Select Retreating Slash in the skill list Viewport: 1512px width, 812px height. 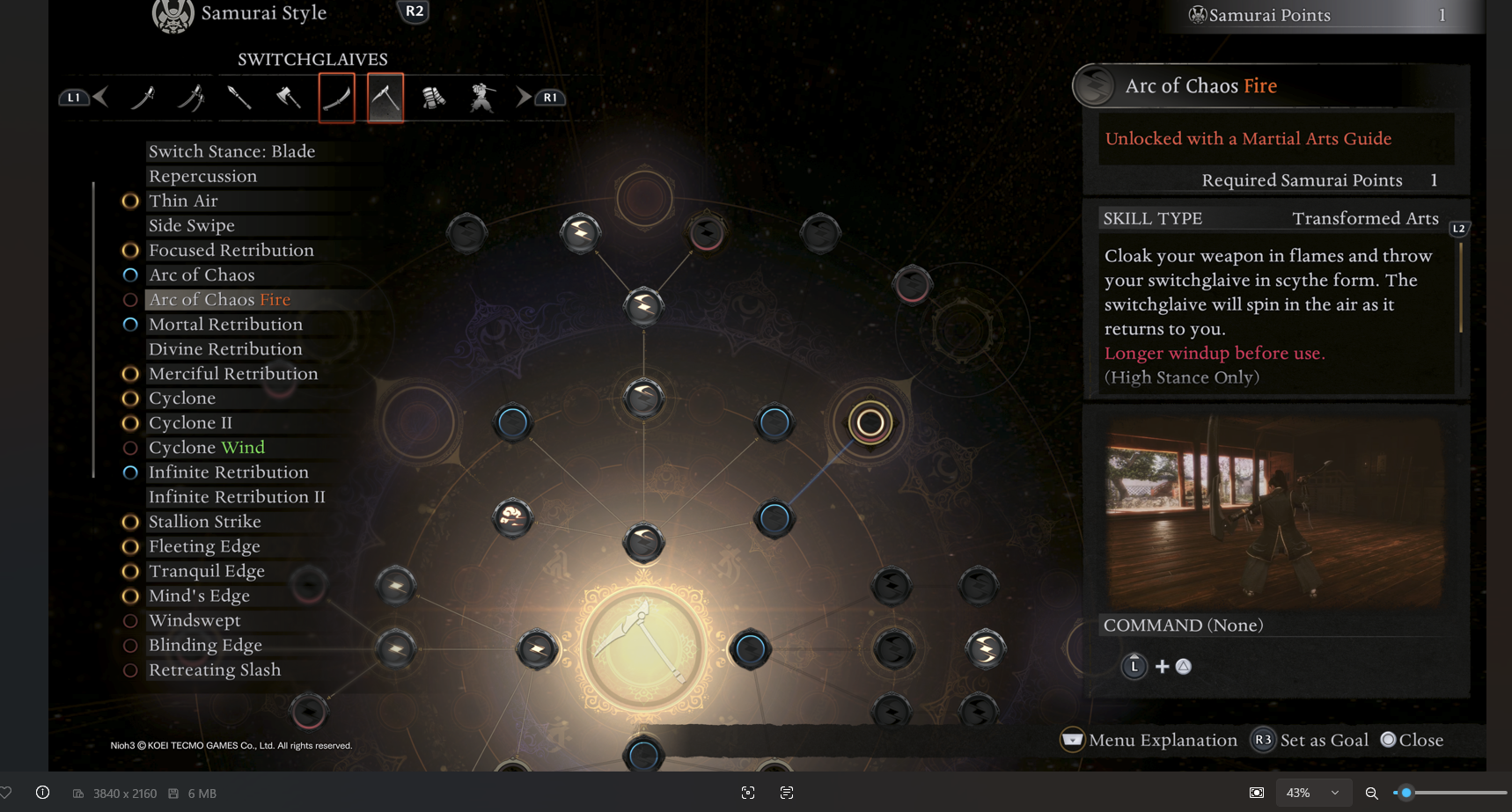click(x=215, y=669)
